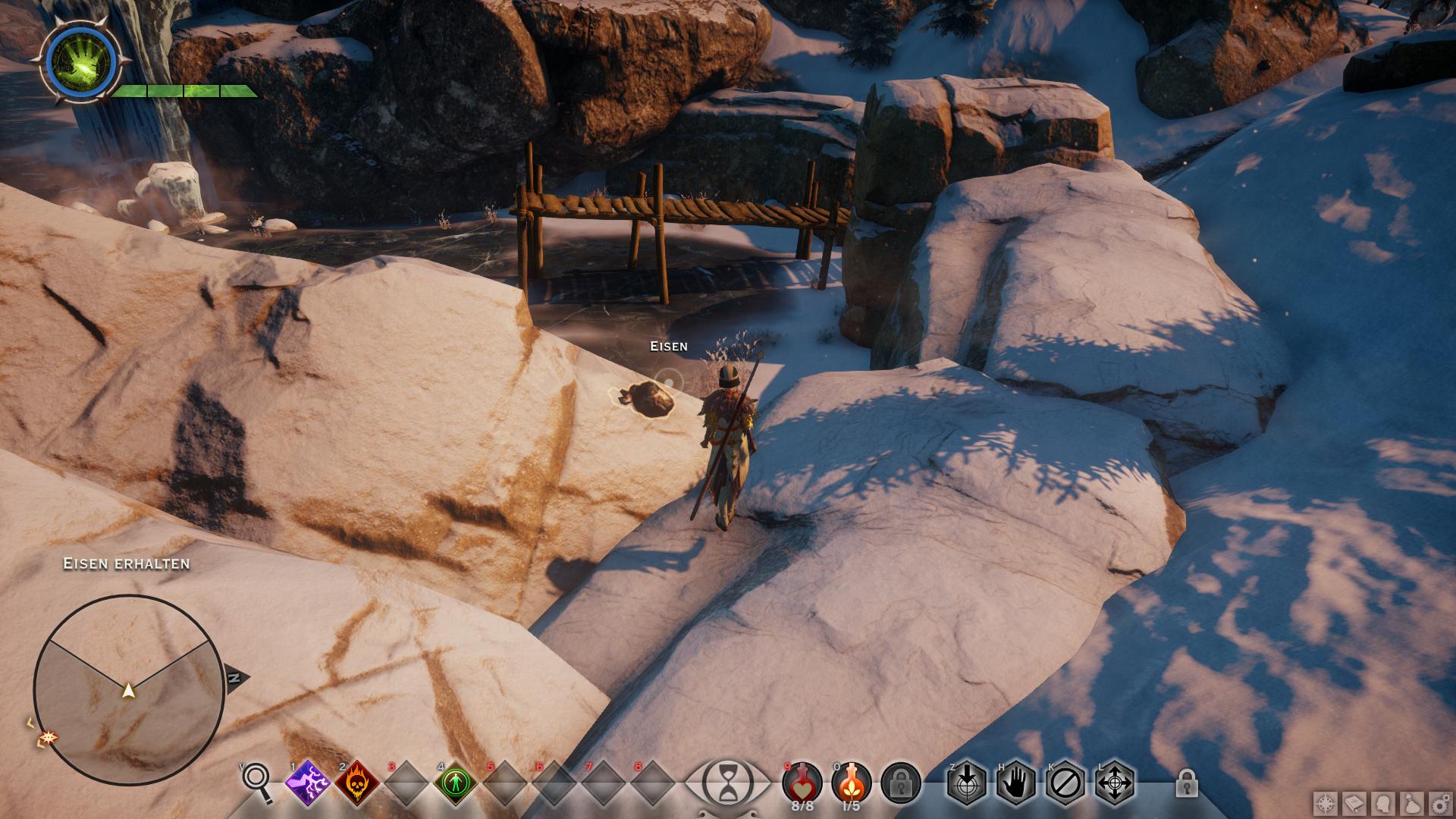The height and width of the screenshot is (819, 1456).
Task: Show the character record head icon
Action: pos(1383,804)
